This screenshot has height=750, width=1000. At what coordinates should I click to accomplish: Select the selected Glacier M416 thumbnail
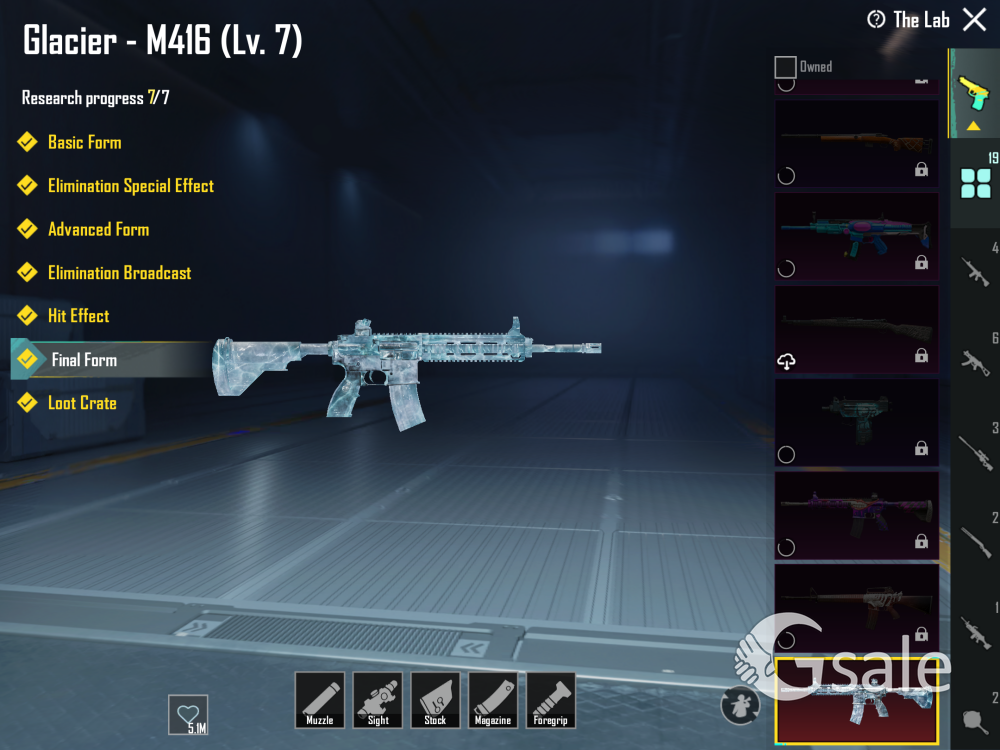point(856,701)
